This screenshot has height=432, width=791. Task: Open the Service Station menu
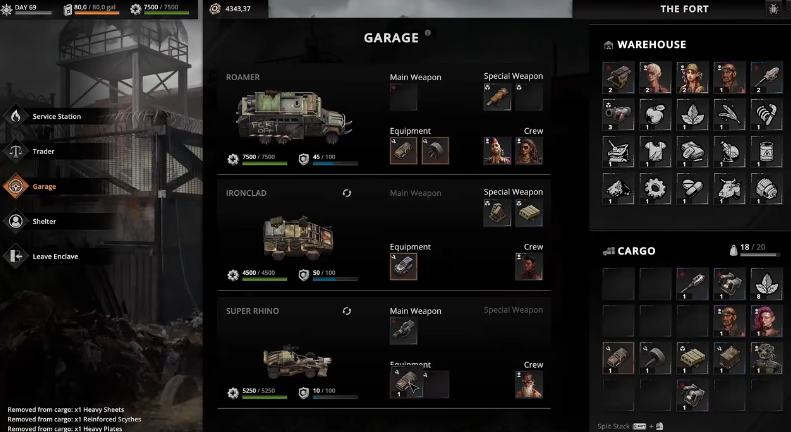point(56,116)
